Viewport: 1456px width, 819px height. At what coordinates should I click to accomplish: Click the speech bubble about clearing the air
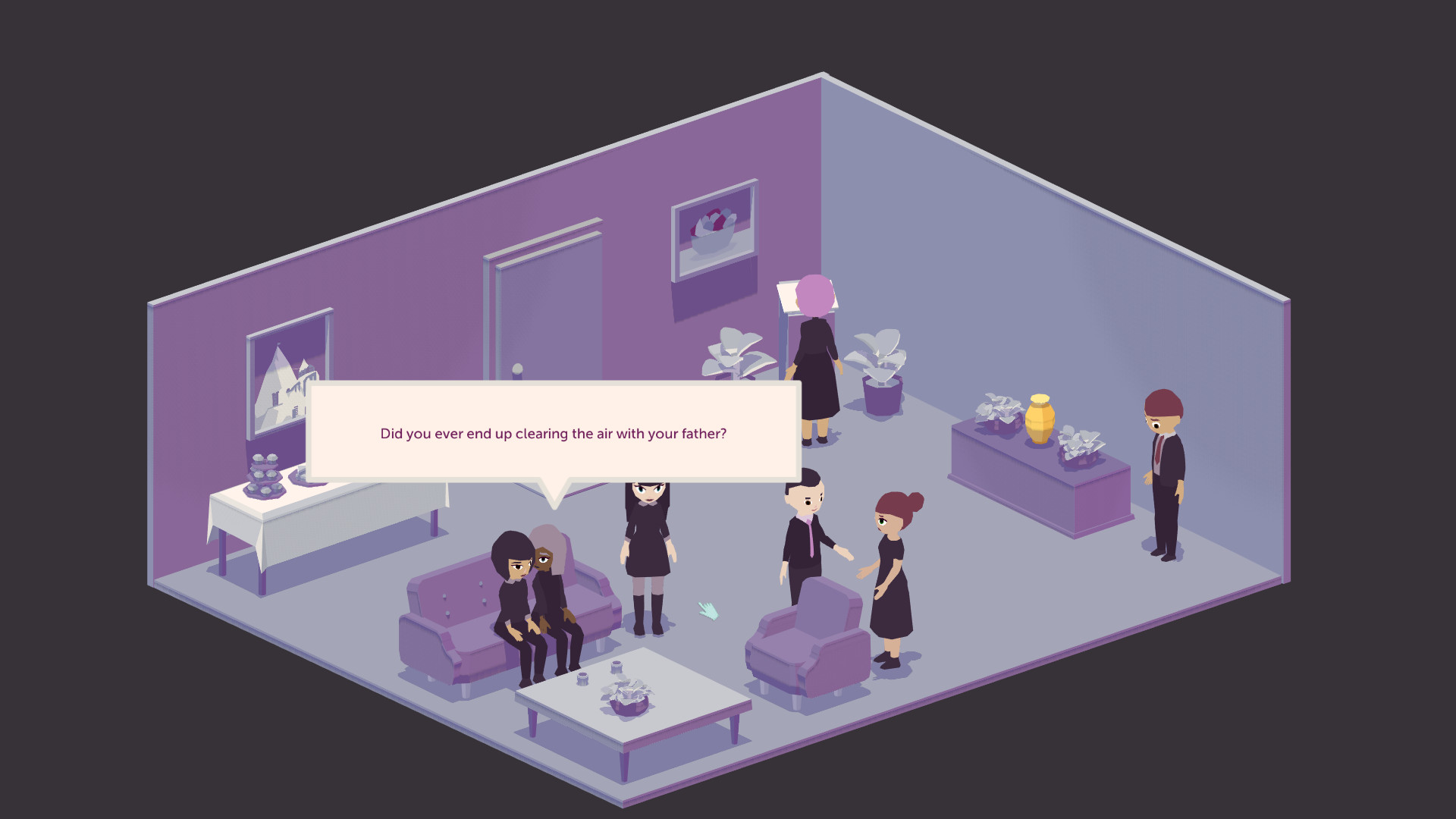coord(554,434)
